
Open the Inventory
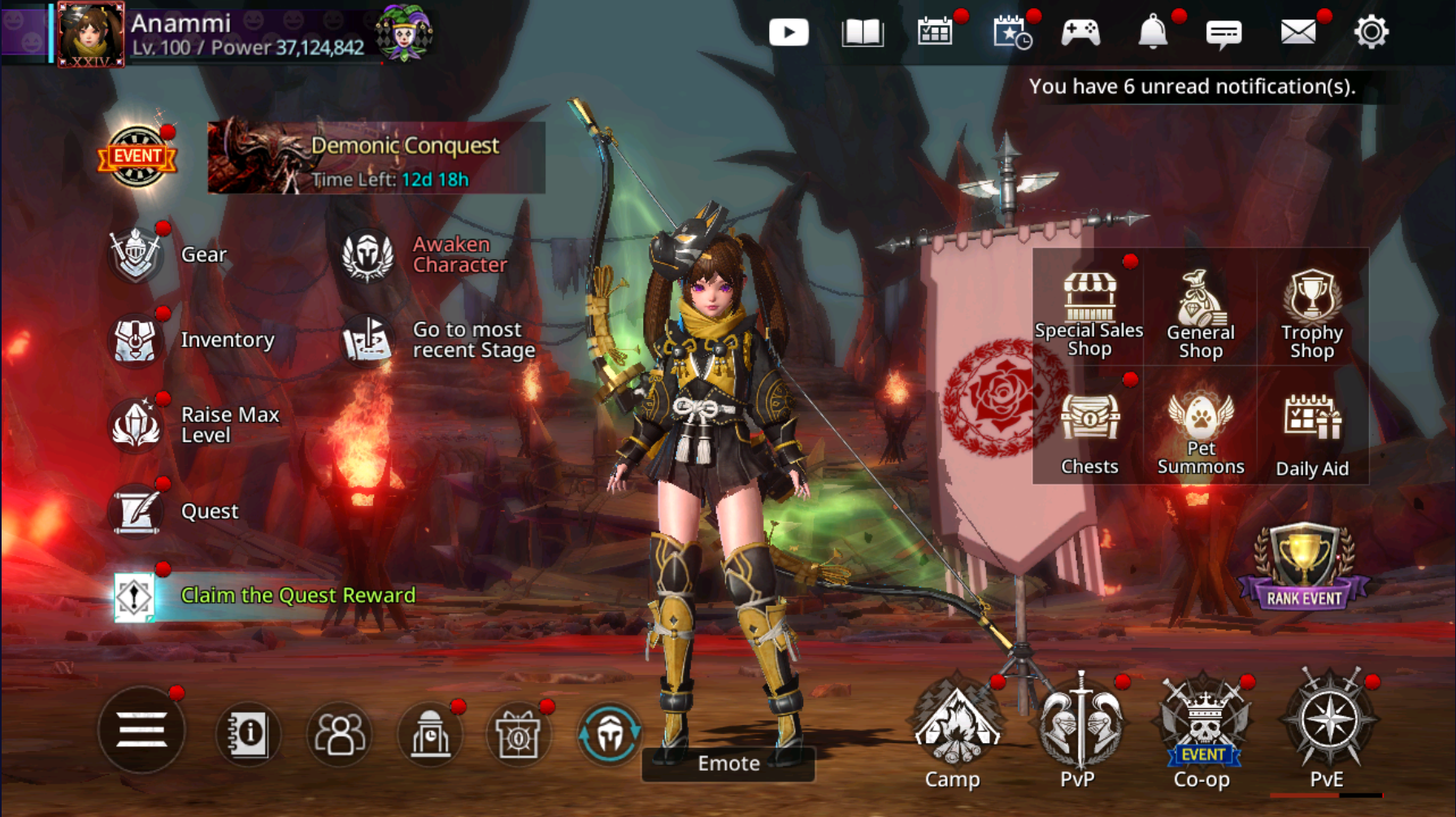(x=137, y=340)
